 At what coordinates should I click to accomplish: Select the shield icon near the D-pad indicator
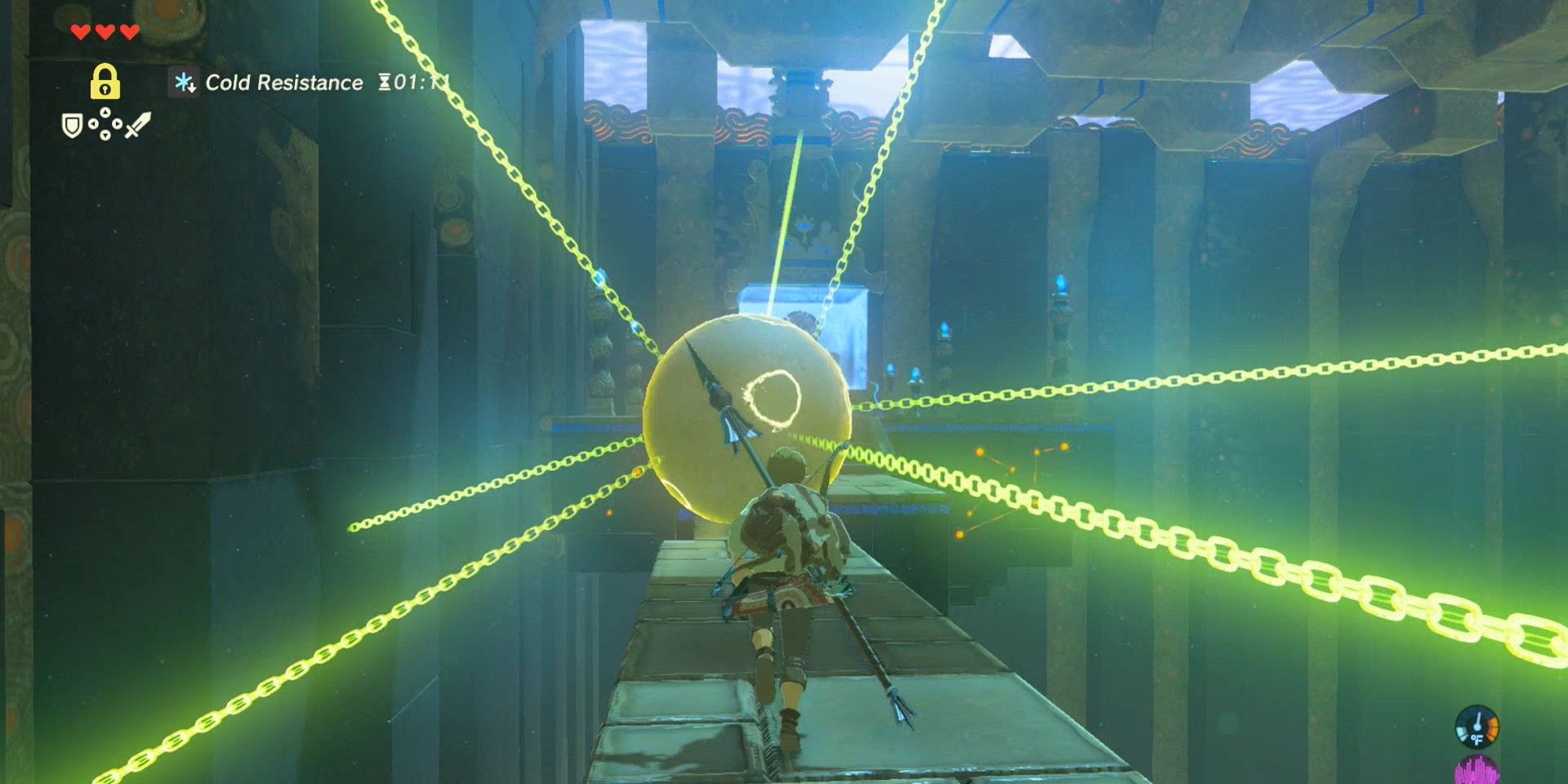73,125
